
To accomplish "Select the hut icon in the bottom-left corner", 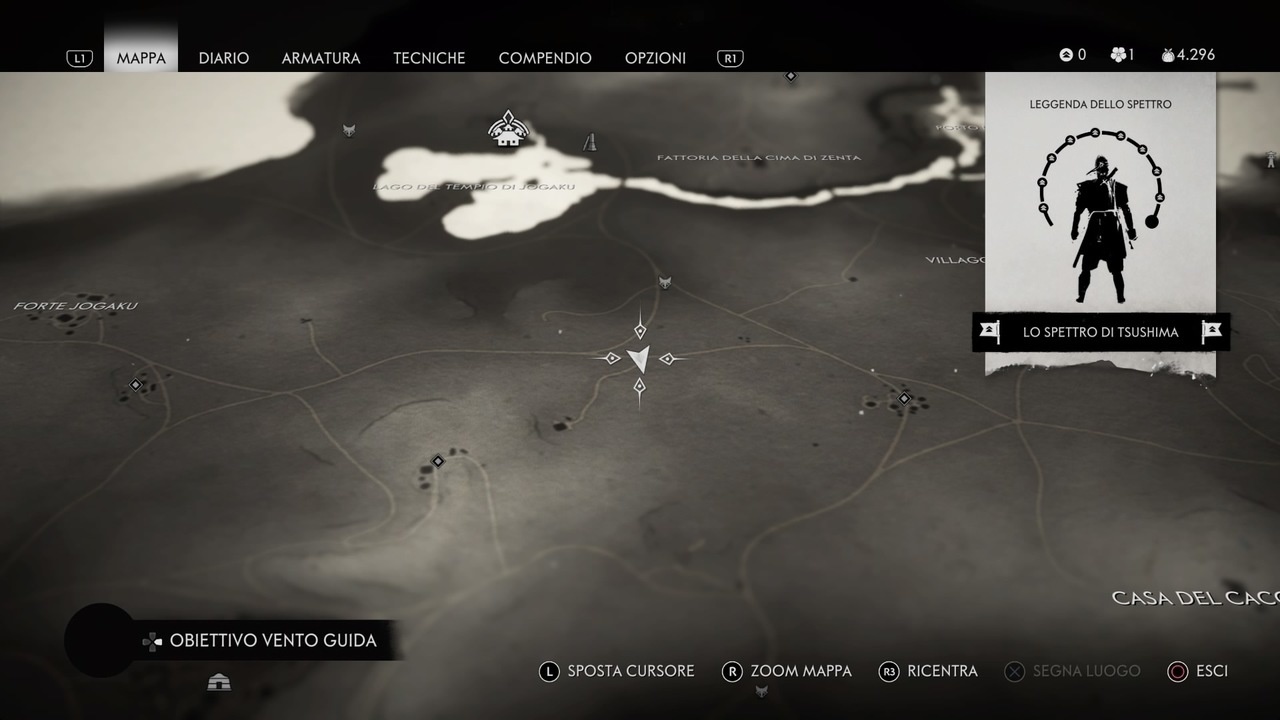I will point(219,681).
